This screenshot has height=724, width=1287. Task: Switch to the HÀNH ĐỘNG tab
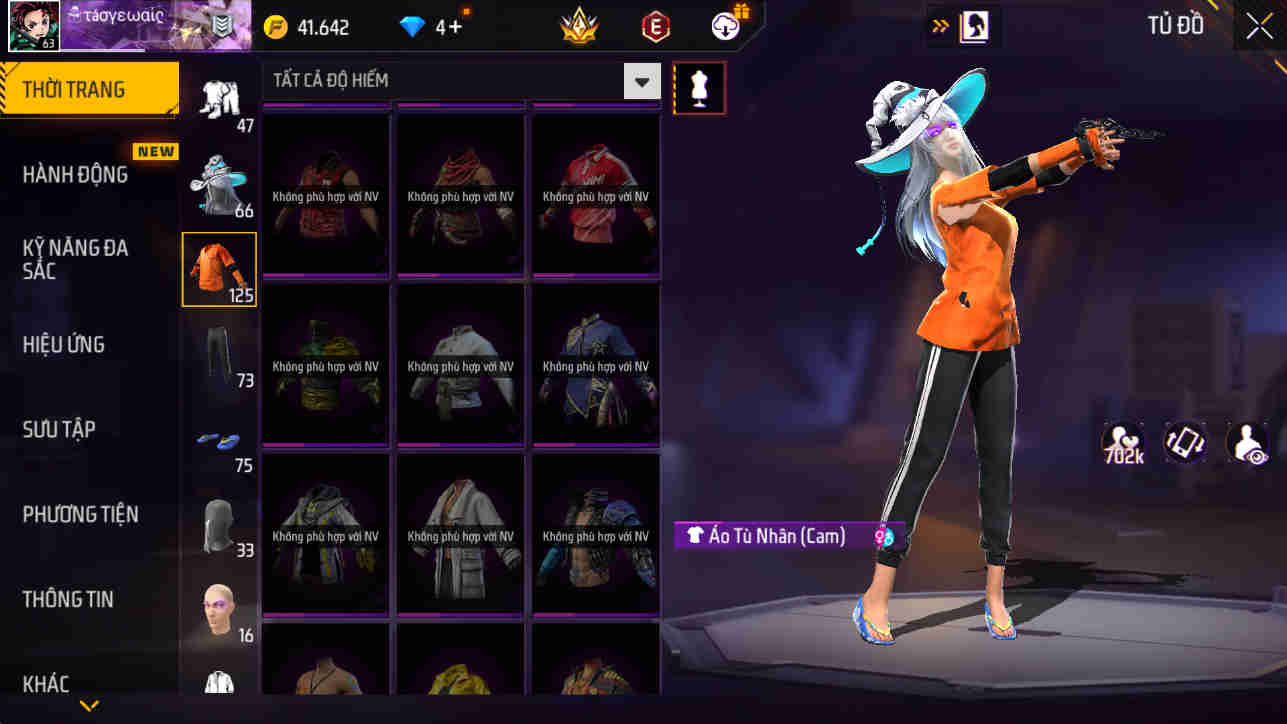click(88, 174)
